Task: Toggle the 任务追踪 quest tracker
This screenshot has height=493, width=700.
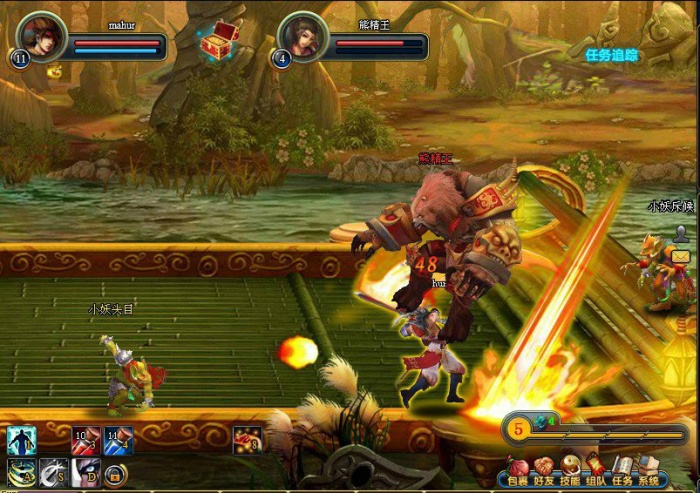Action: coord(611,55)
